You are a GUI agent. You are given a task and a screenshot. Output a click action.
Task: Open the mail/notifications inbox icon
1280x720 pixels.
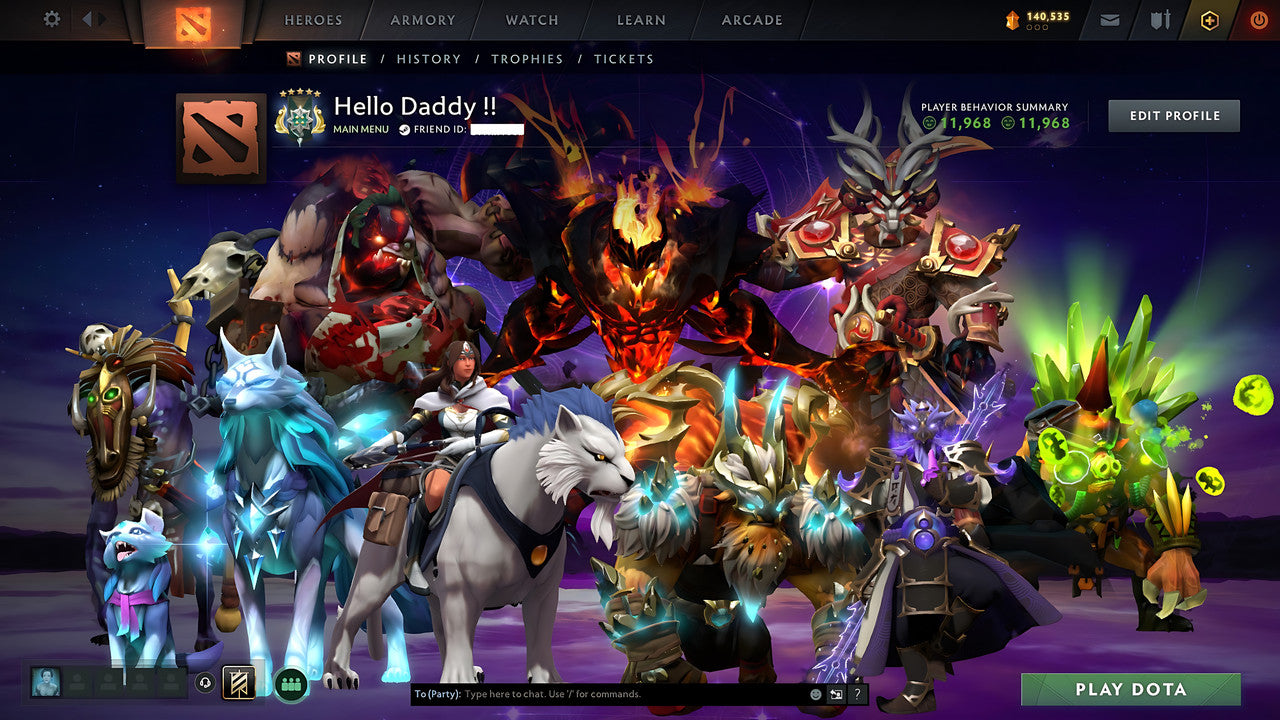1109,19
